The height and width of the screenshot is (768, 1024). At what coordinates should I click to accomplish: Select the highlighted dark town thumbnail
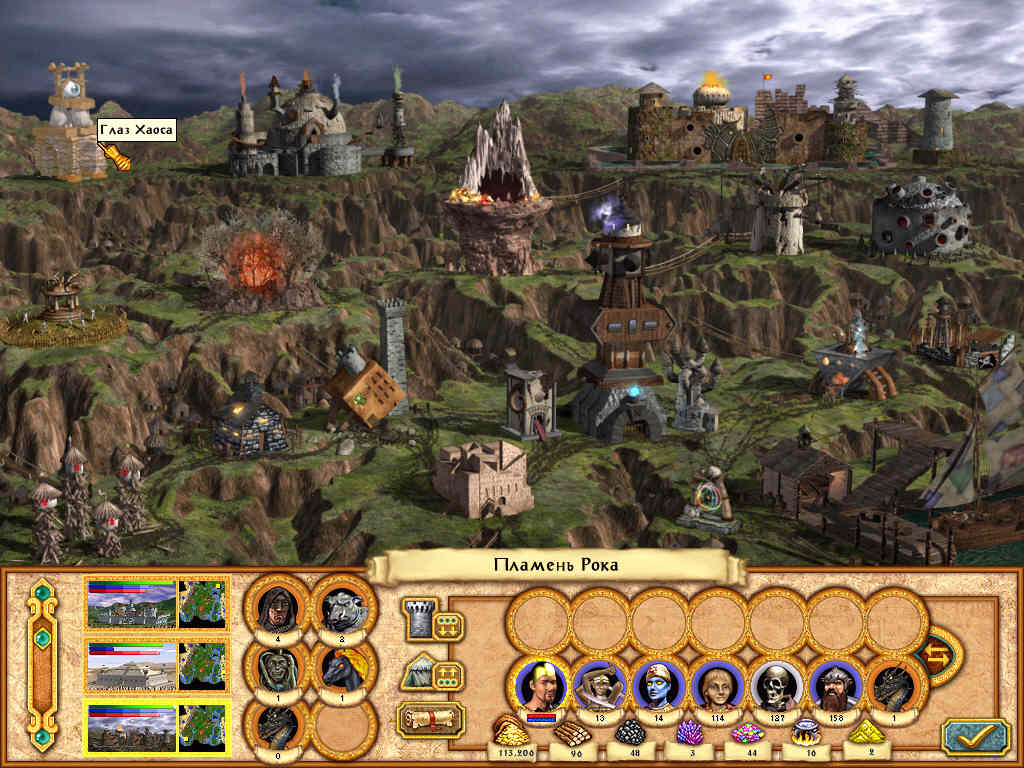coord(132,728)
